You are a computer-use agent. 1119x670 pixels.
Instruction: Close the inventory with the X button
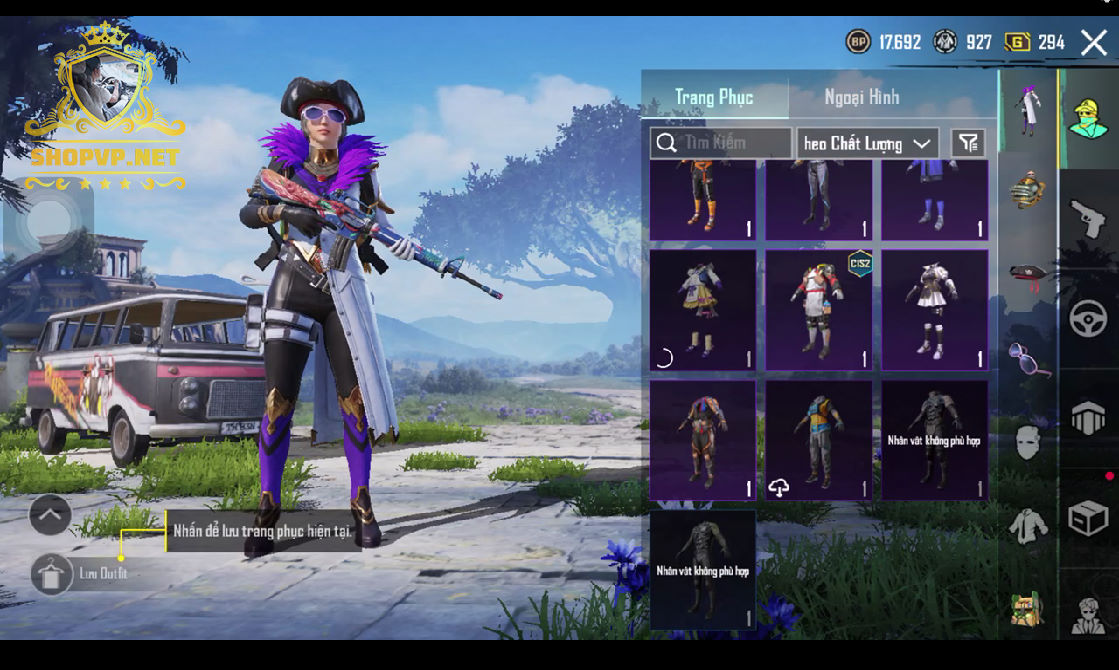click(1093, 42)
